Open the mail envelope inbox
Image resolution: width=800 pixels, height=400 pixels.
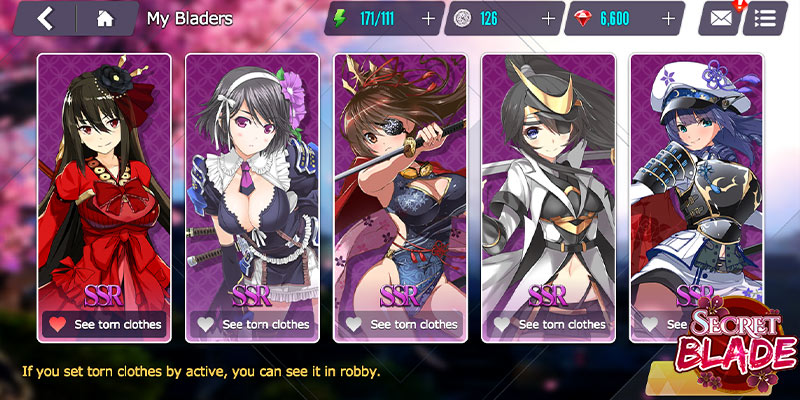click(721, 18)
